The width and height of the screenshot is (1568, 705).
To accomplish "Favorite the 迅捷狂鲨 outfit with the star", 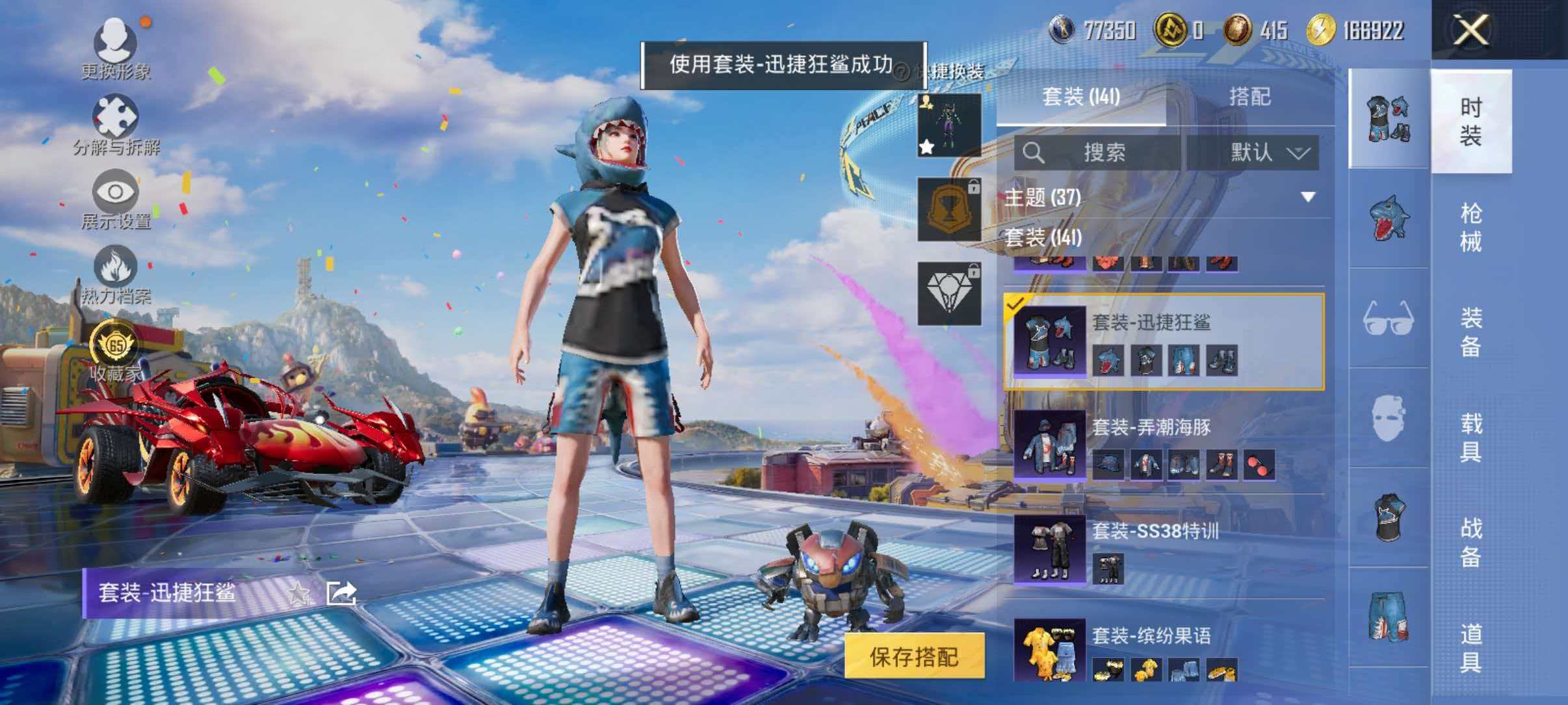I will [x=298, y=594].
